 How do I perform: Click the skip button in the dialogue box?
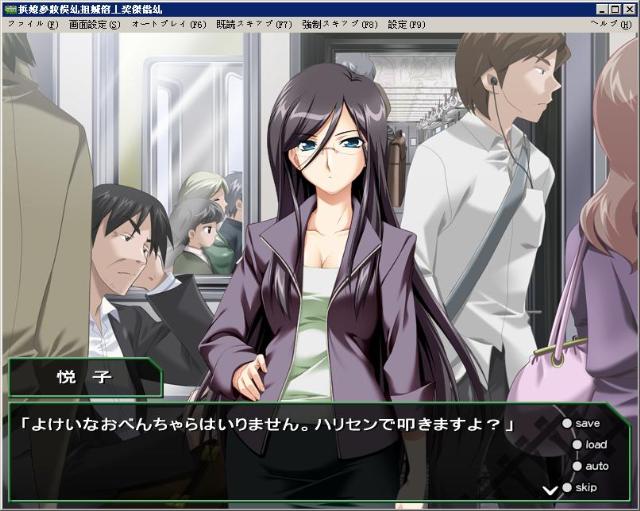coord(584,487)
